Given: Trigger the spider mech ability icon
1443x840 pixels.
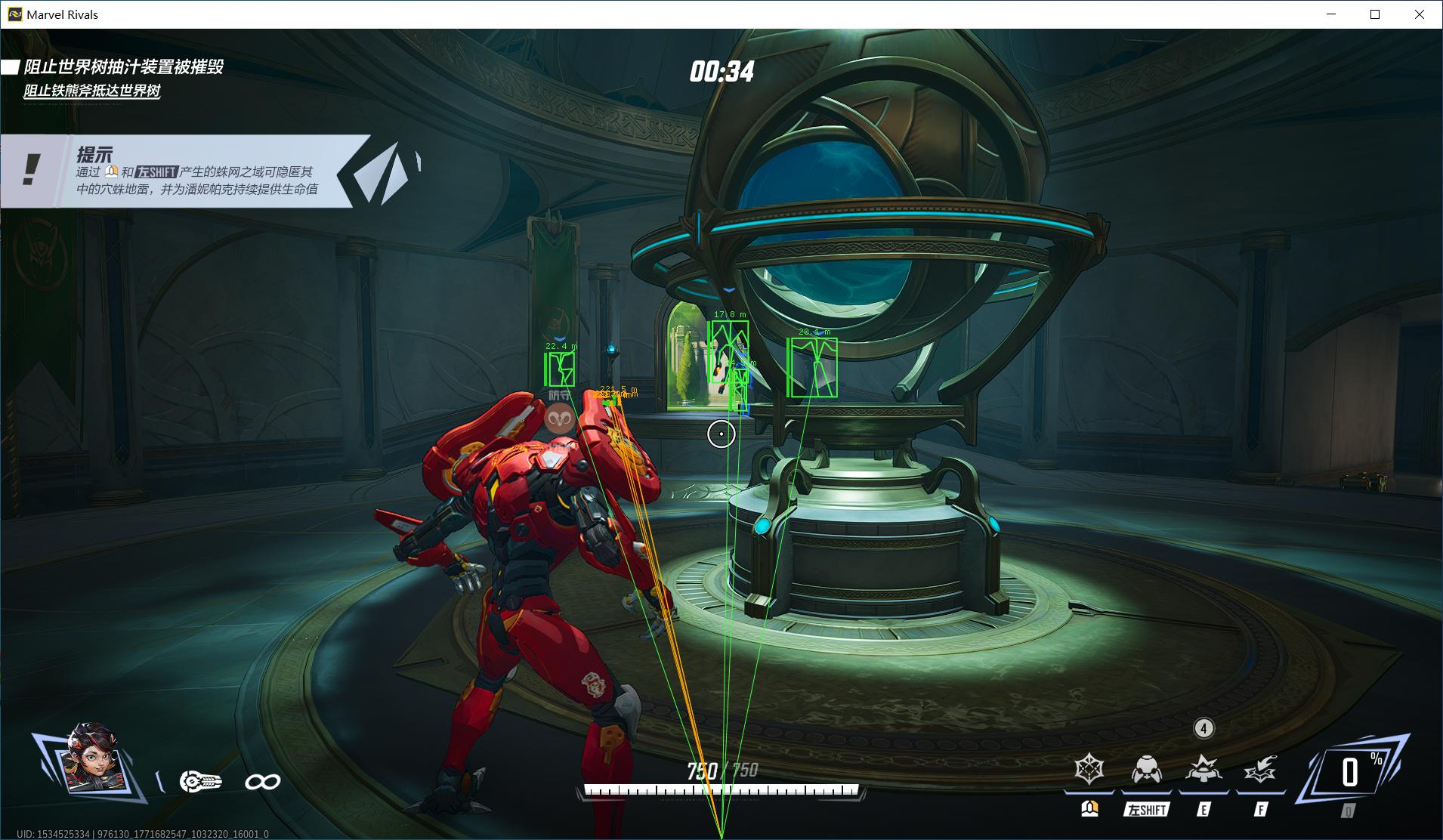Looking at the screenshot, I should [x=1146, y=770].
